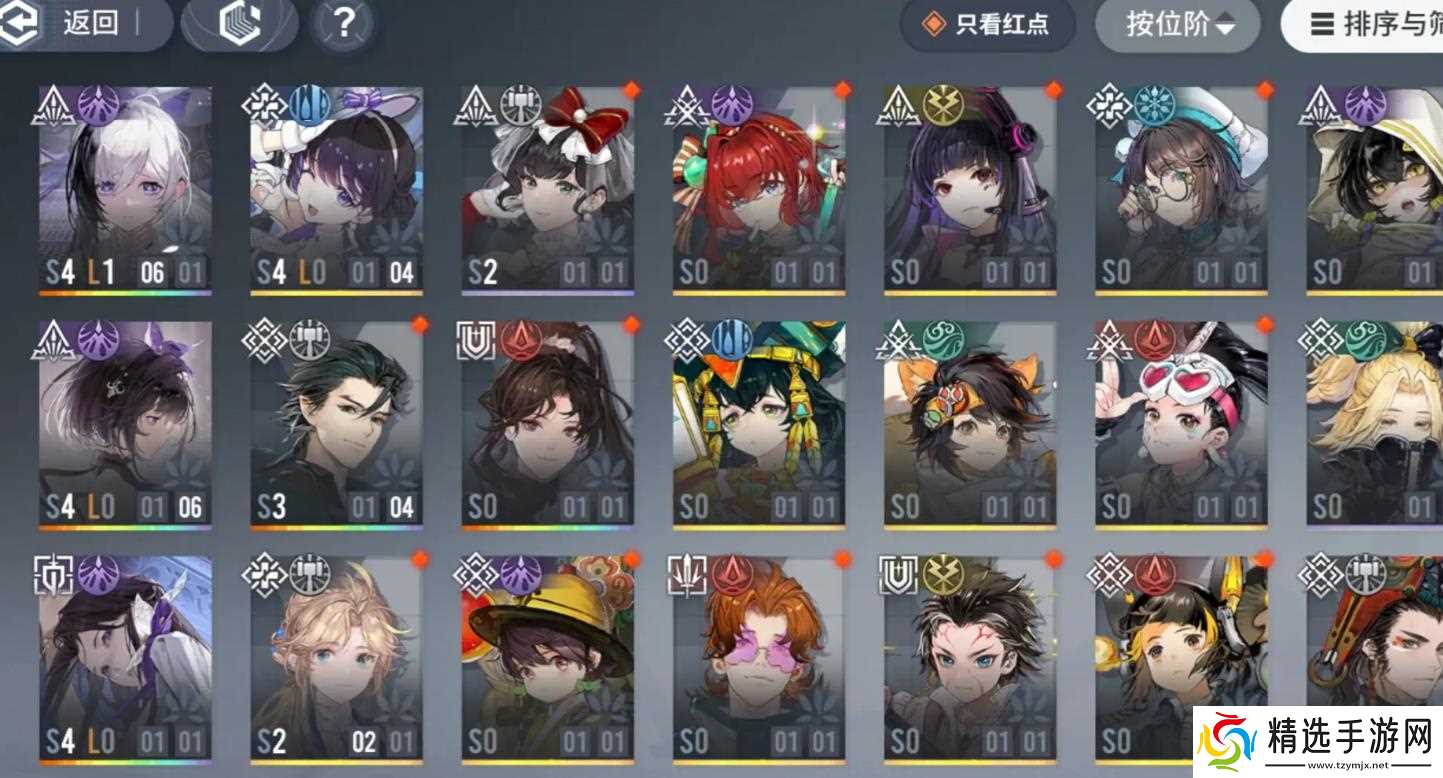Click the hexagonal cube icon in the top bar
Screen dimensions: 1443x778
pos(239,25)
